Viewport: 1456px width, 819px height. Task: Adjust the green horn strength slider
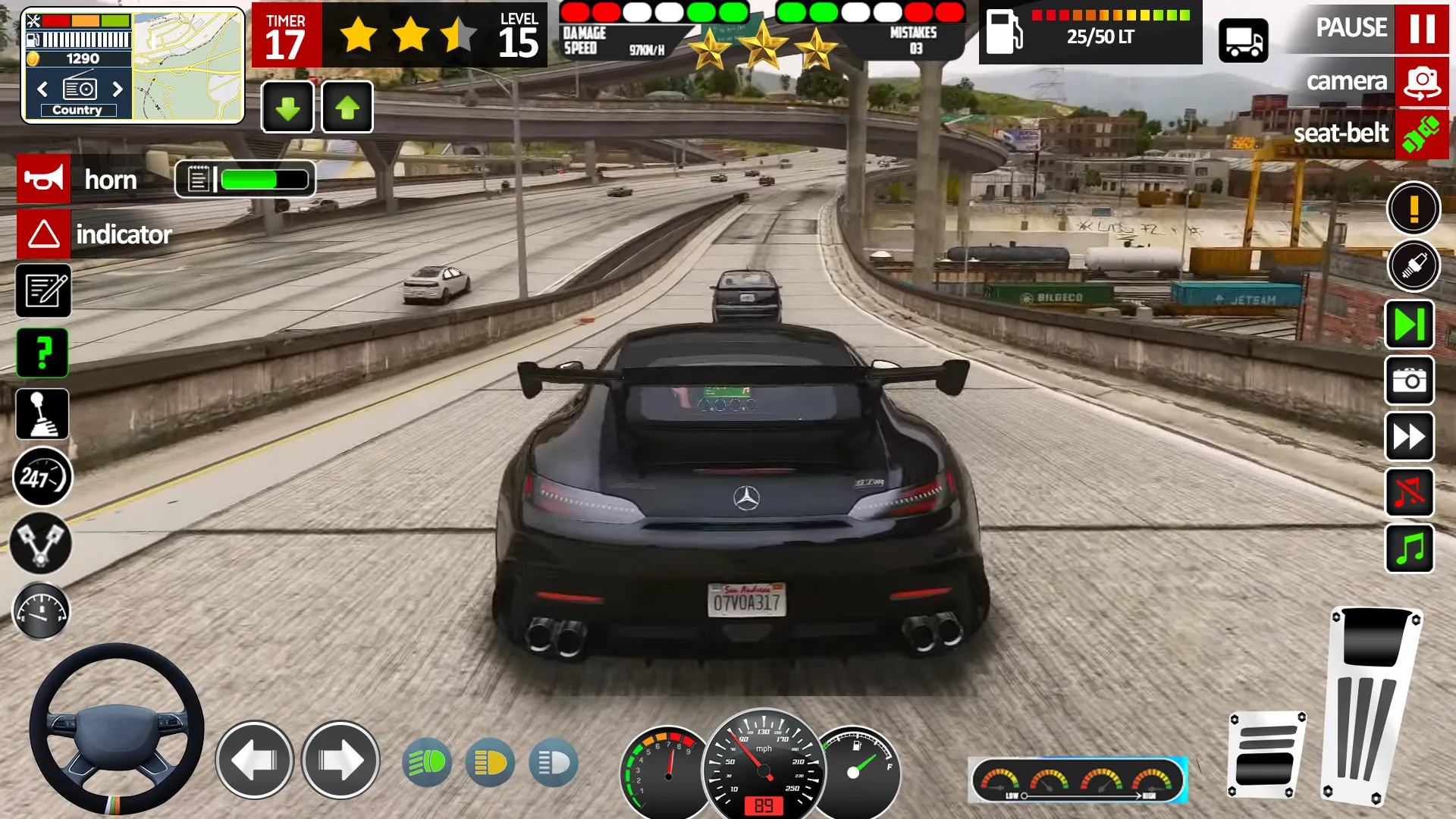coord(258,179)
